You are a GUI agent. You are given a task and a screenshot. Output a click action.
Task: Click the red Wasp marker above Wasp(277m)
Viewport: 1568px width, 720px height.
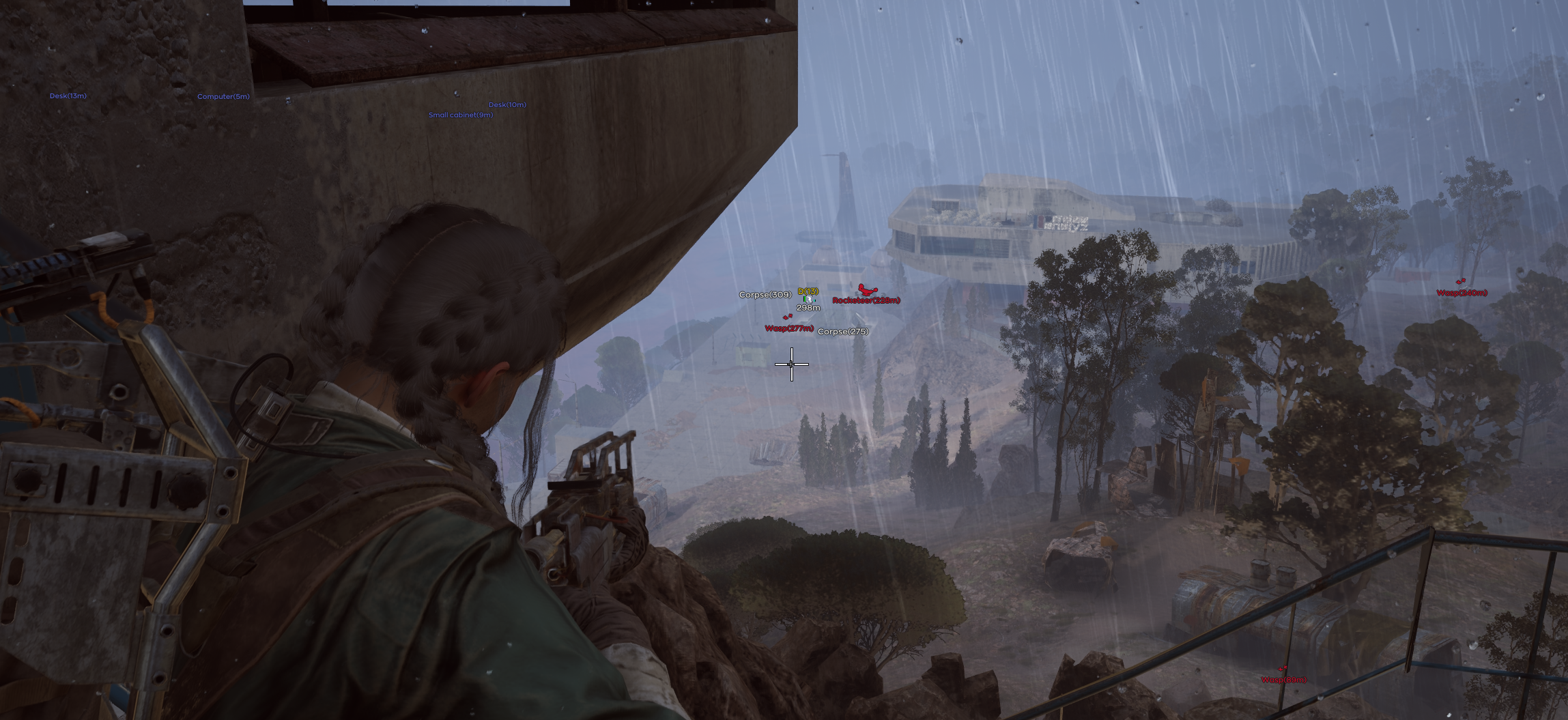[787, 317]
